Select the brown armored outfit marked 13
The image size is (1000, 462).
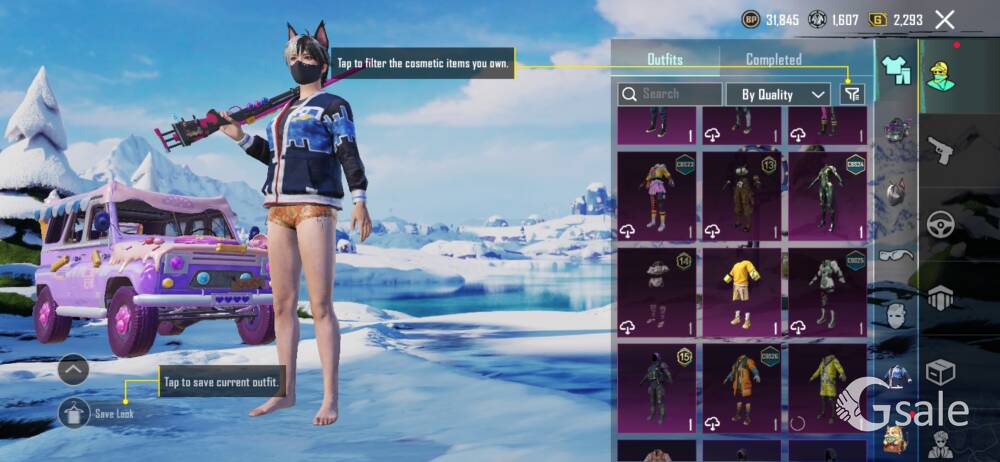point(742,195)
